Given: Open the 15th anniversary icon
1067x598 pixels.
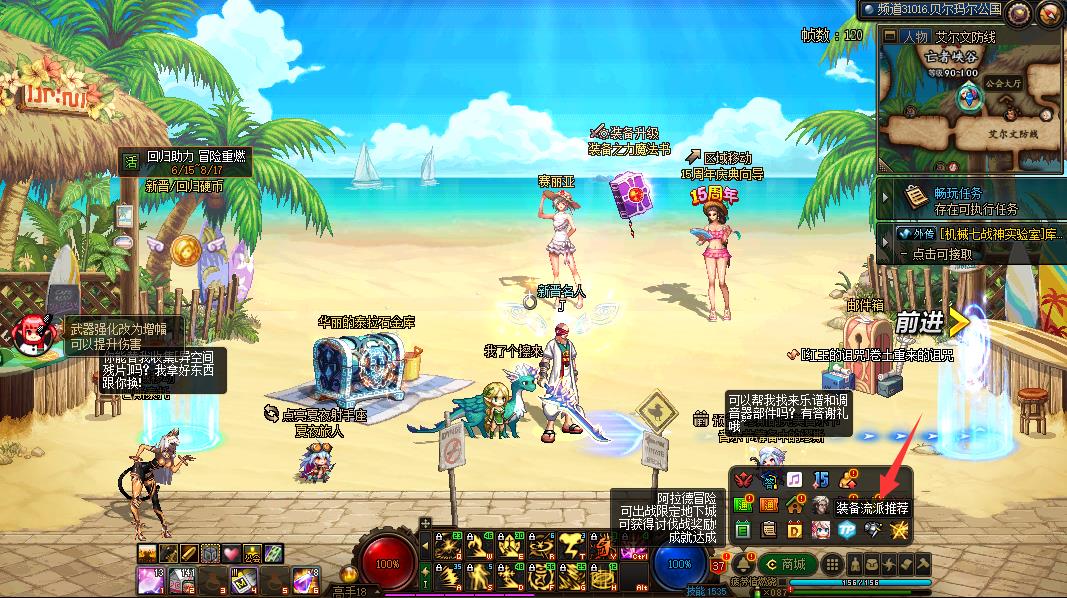Looking at the screenshot, I should (x=820, y=481).
